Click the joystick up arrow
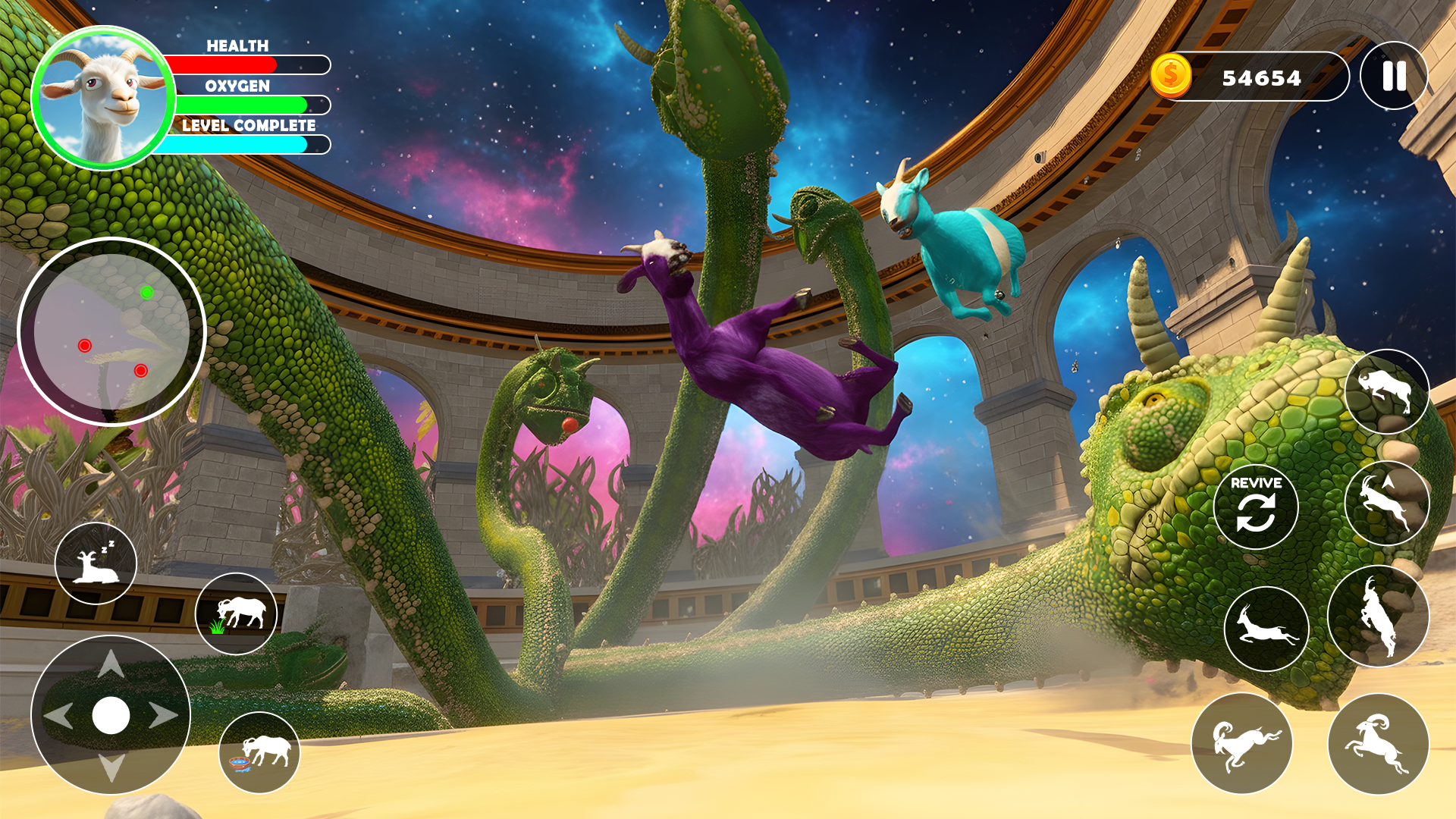1456x819 pixels. pyautogui.click(x=111, y=664)
